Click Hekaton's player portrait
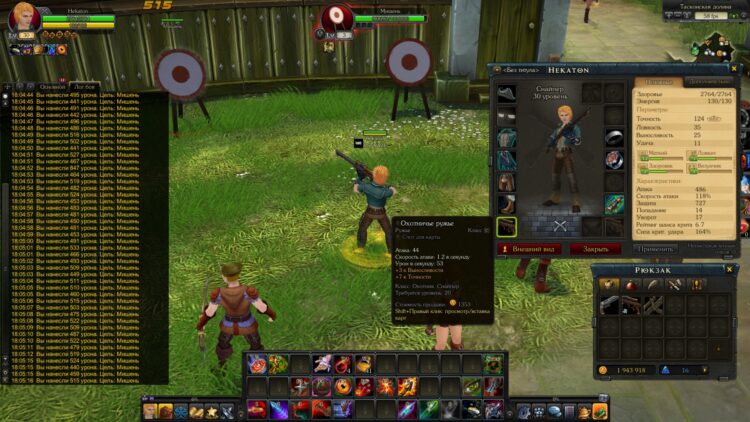This screenshot has height=422, width=750. click(24, 17)
